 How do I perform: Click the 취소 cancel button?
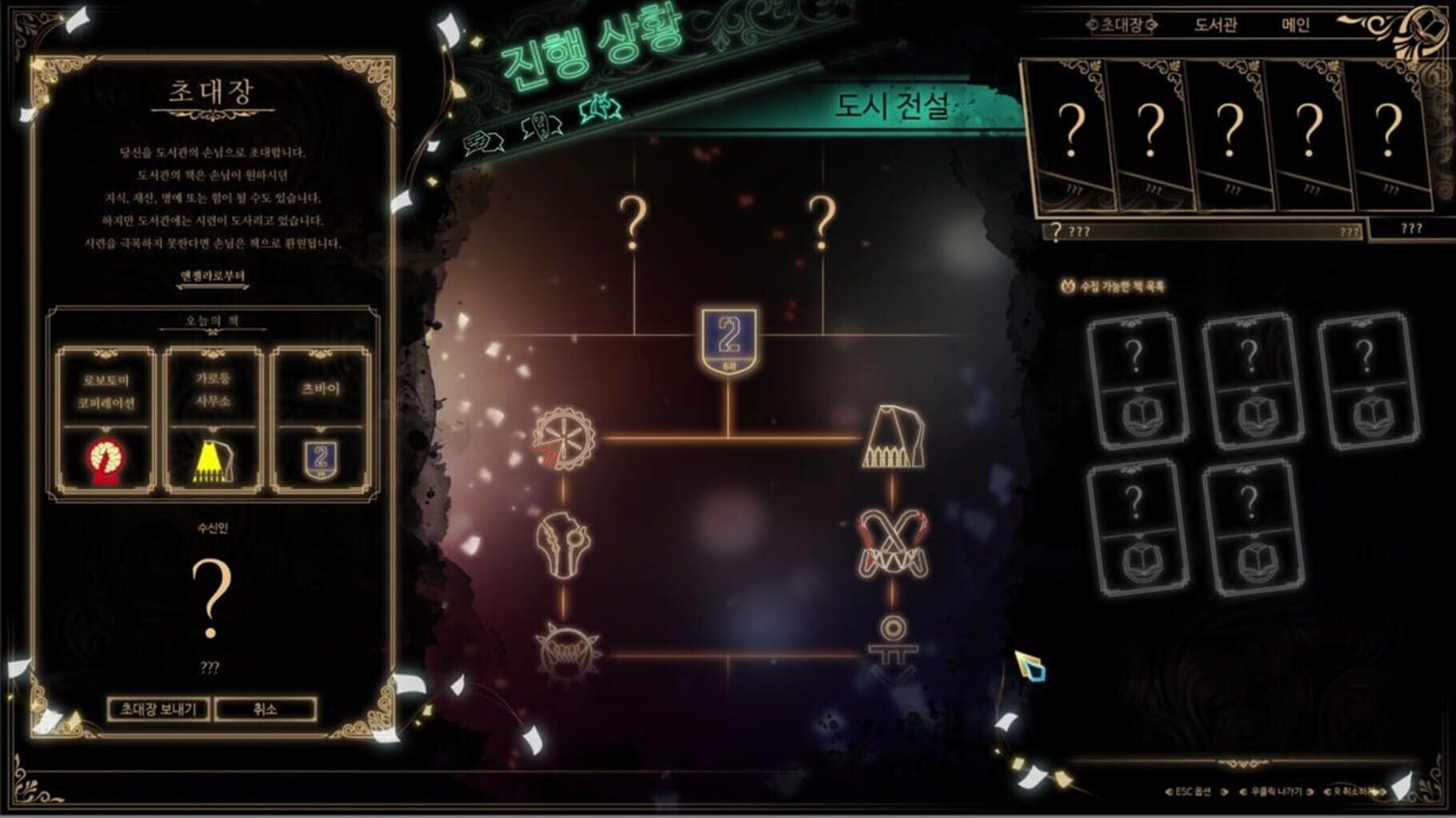266,709
